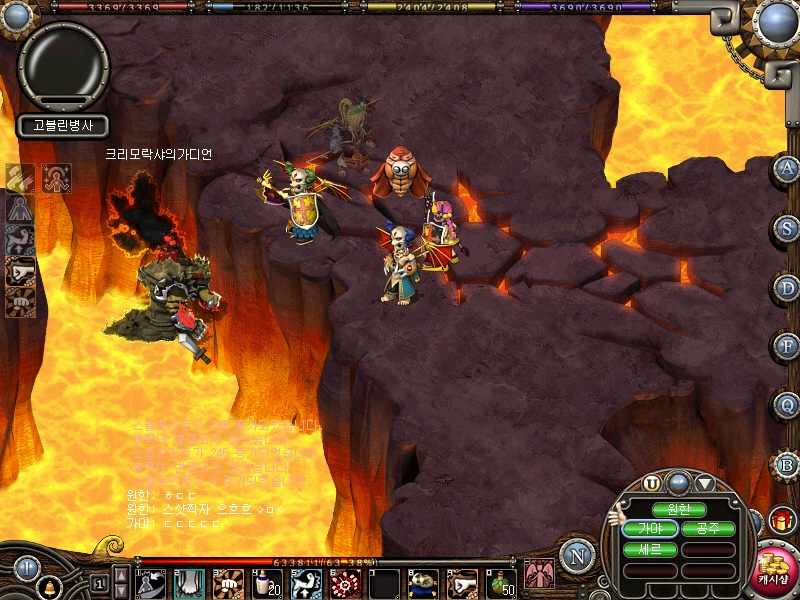
Task: Open the D shortcut button
Action: (x=787, y=287)
